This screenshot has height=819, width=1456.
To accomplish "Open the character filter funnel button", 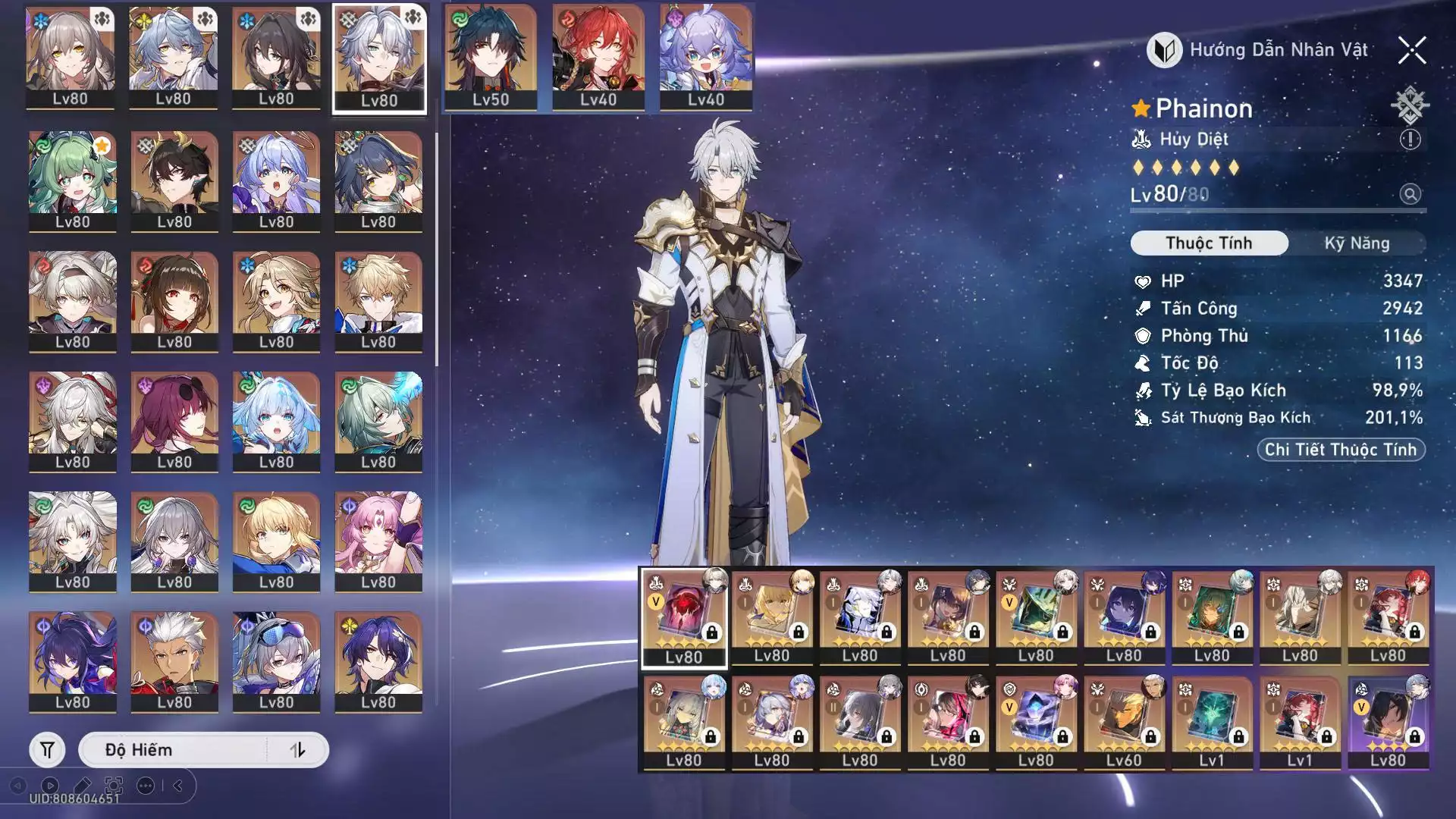I will click(47, 750).
